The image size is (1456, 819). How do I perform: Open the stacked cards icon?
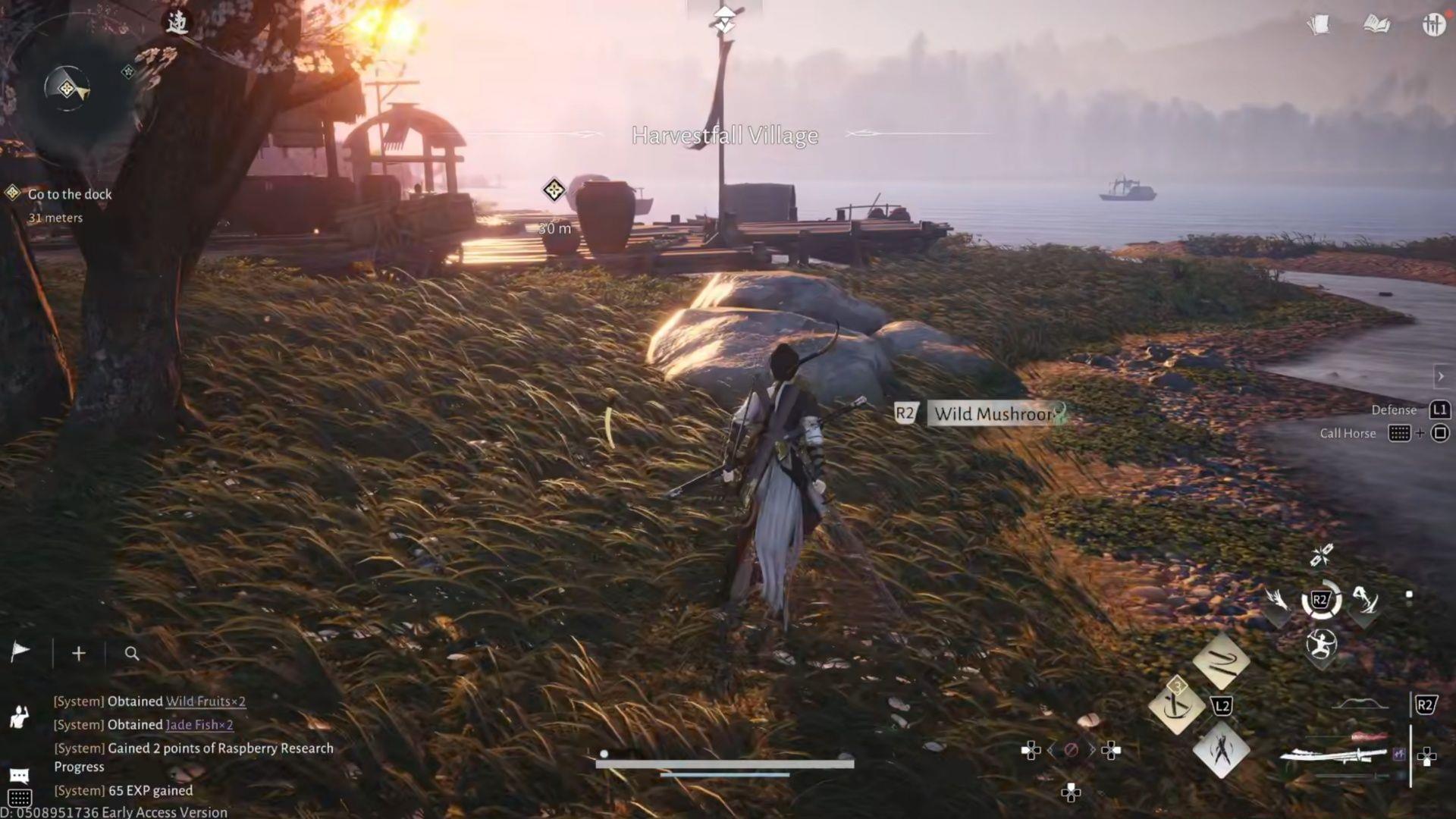(x=1319, y=25)
